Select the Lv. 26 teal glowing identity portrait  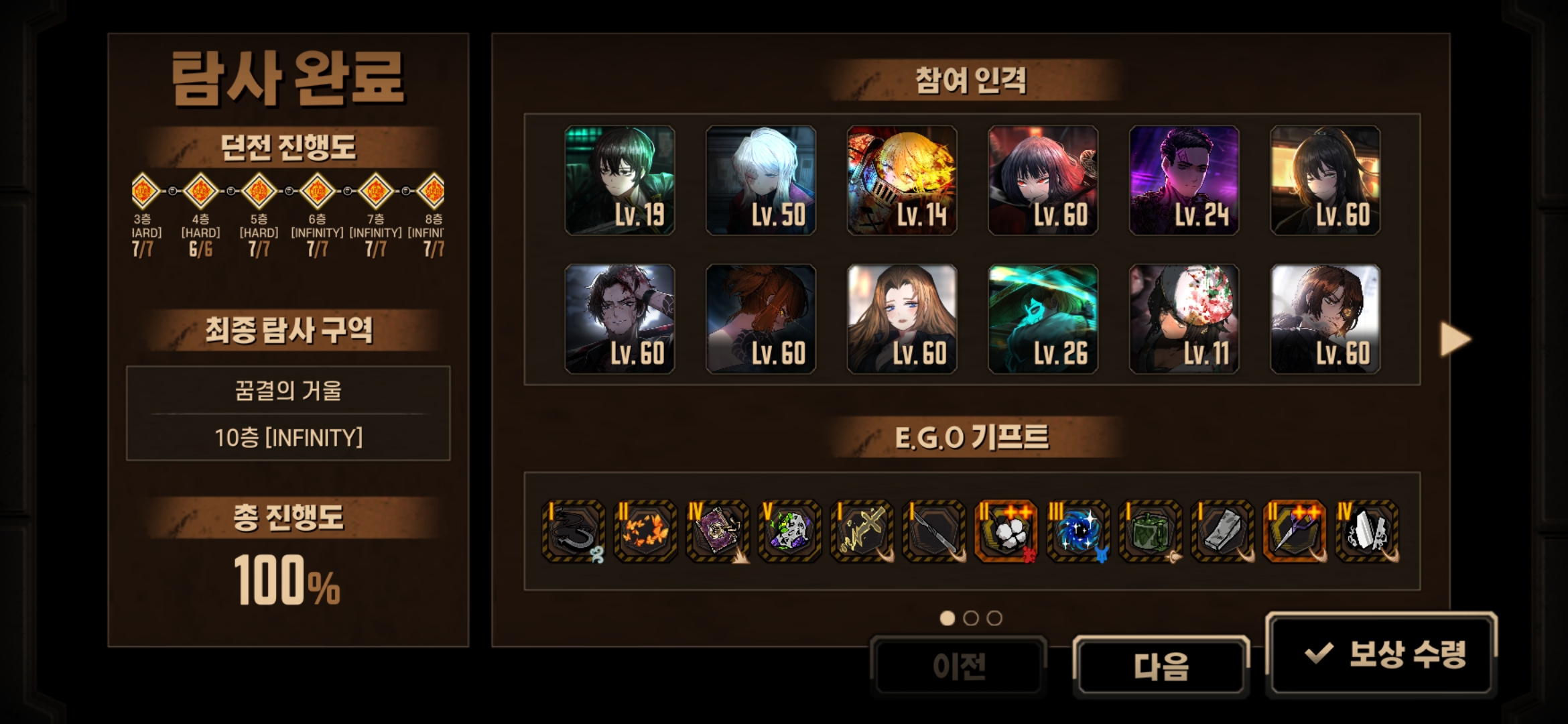coord(1043,319)
